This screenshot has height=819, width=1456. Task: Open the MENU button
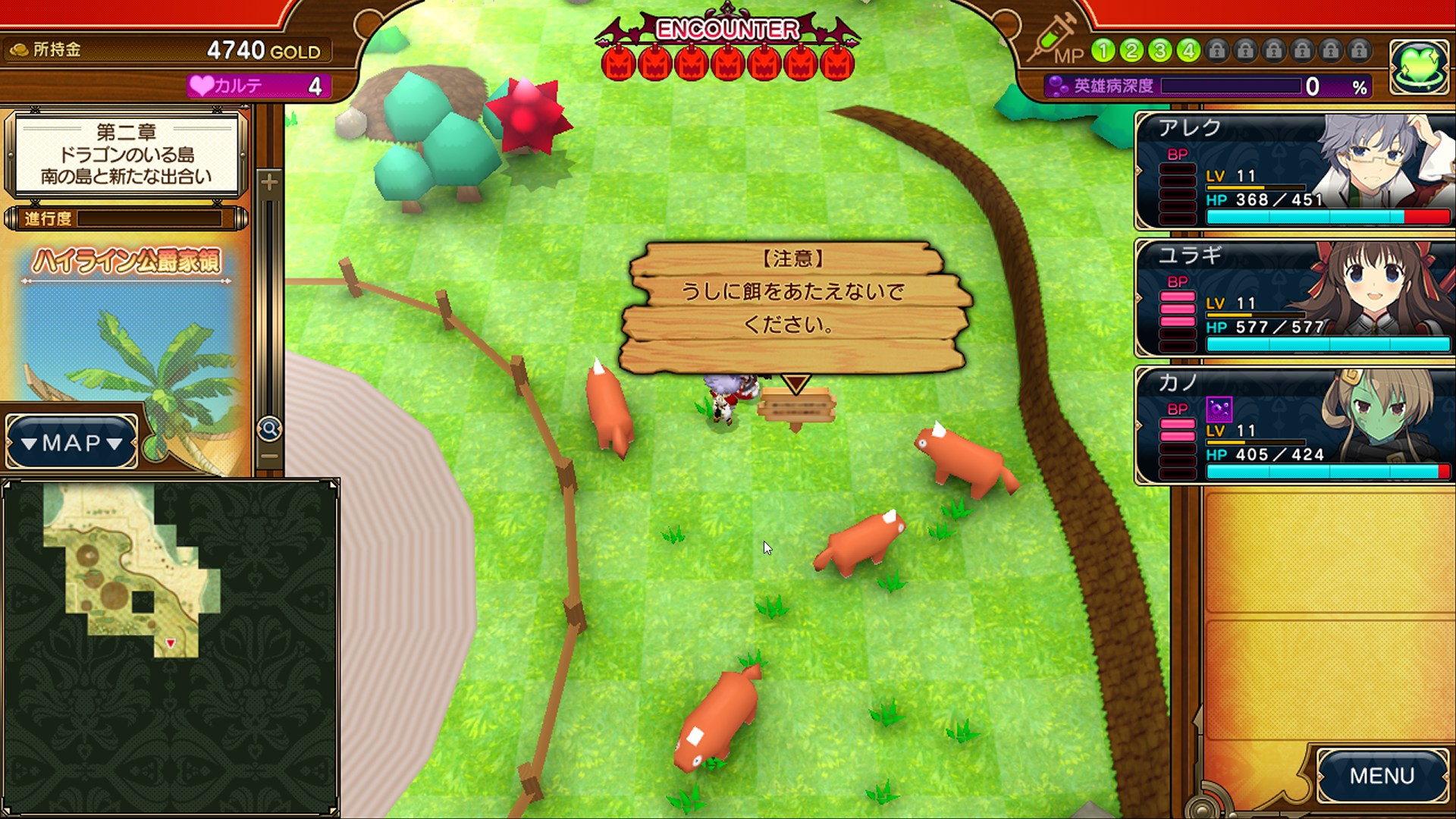[x=1382, y=775]
